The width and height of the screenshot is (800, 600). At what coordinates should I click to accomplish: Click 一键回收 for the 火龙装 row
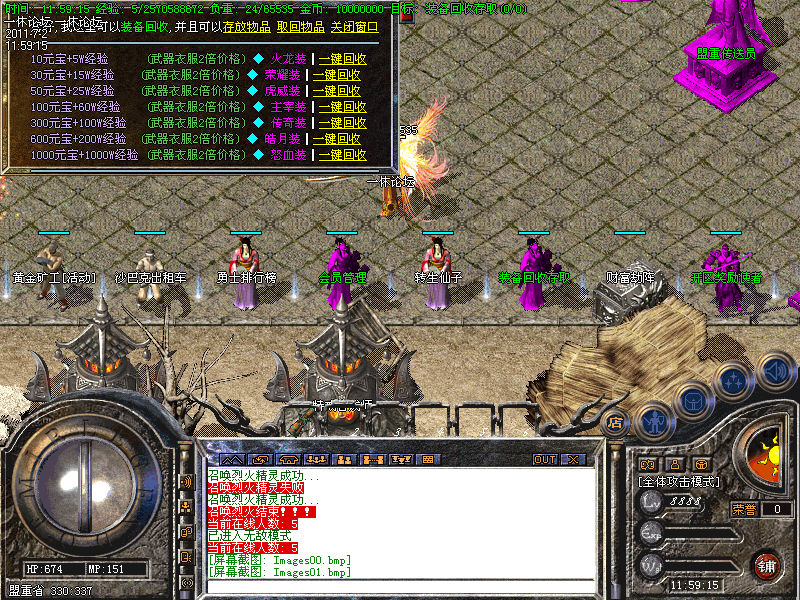click(340, 59)
